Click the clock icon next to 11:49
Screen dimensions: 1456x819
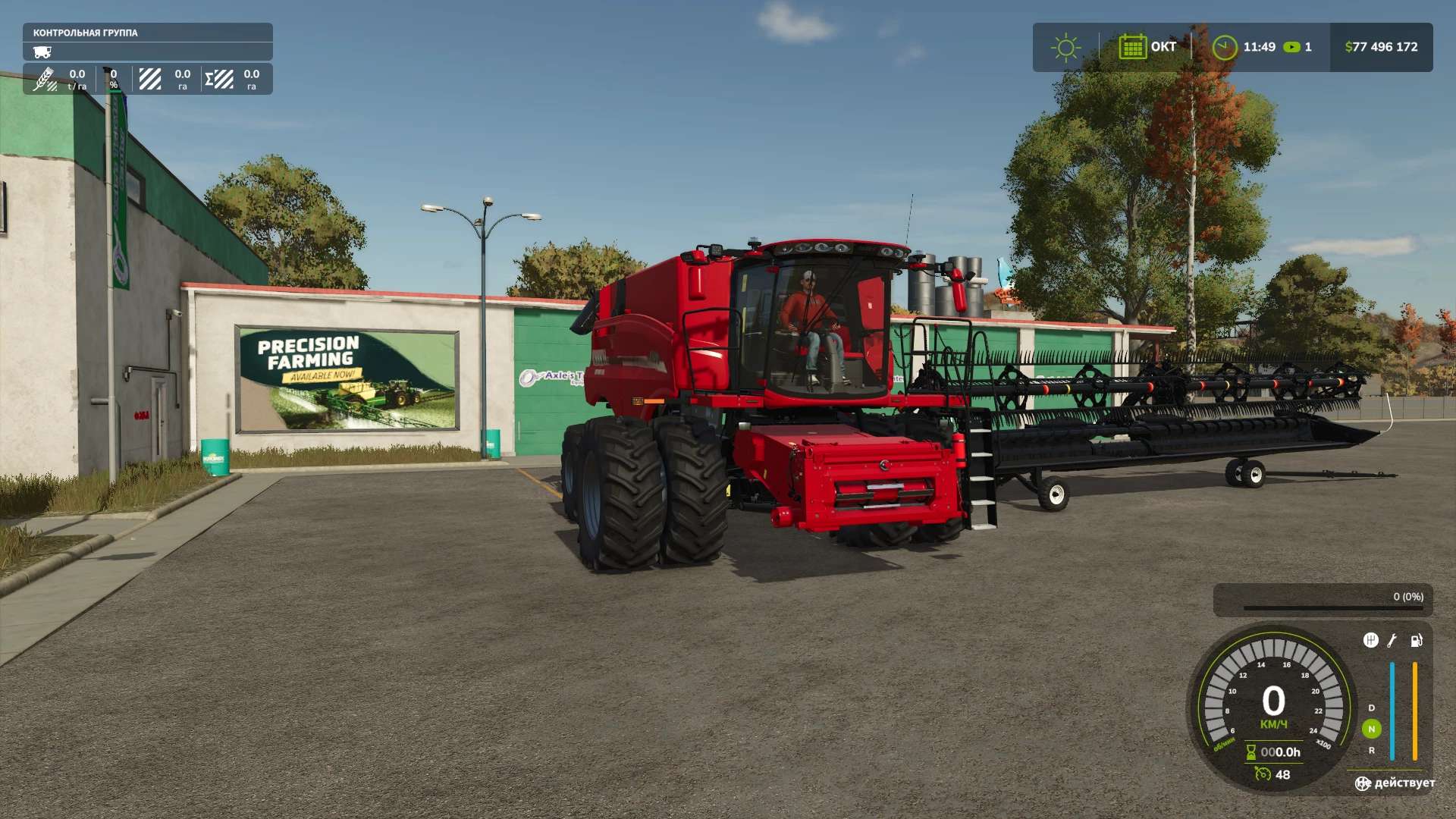coord(1226,47)
